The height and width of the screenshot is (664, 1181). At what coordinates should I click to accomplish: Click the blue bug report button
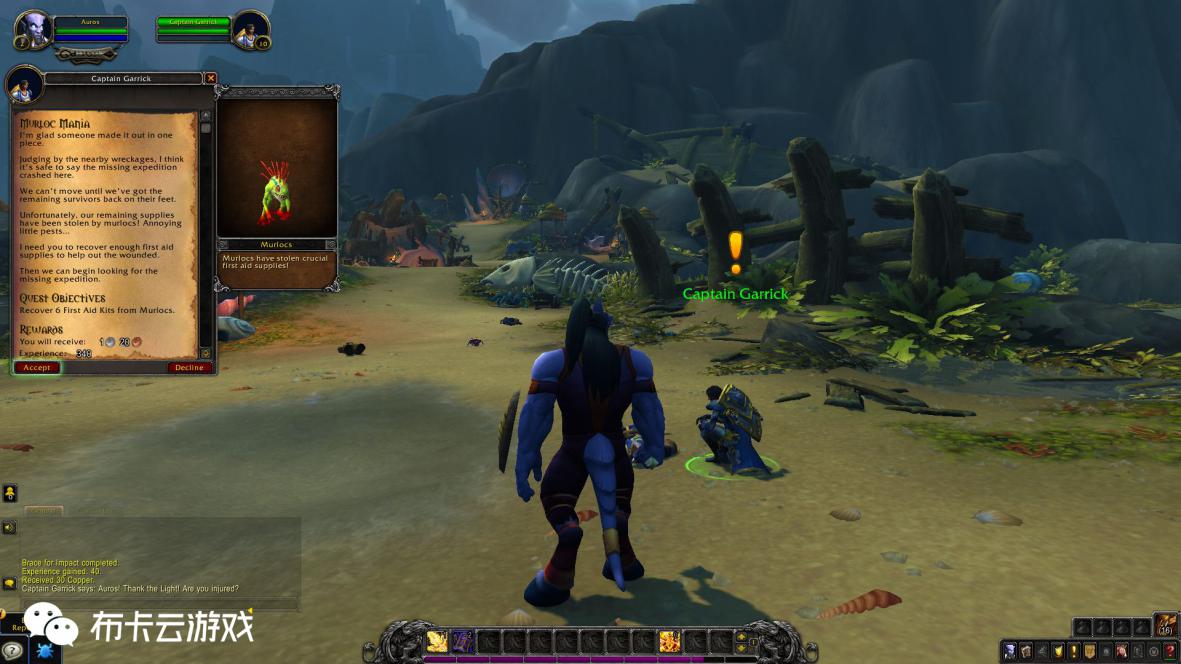[x=45, y=651]
